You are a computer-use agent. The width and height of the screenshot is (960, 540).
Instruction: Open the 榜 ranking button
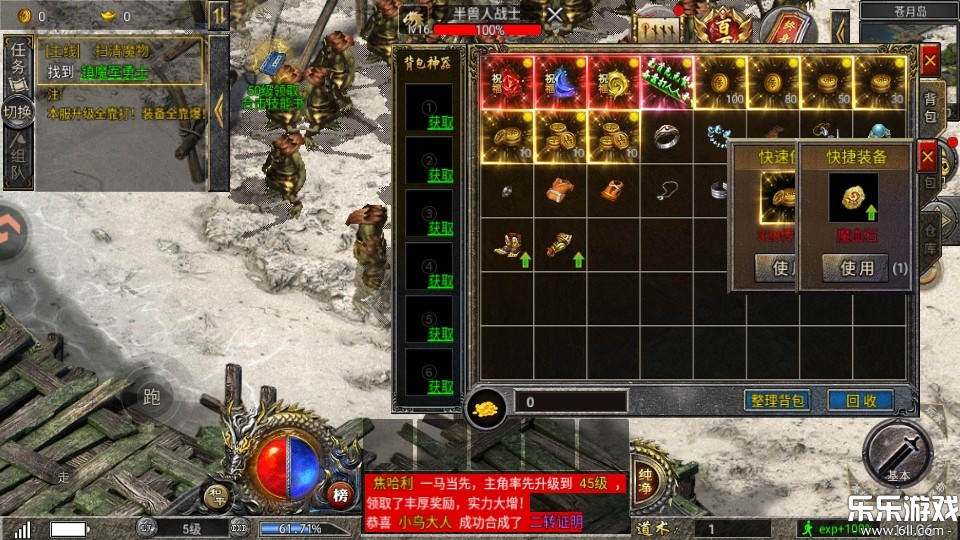coord(341,495)
